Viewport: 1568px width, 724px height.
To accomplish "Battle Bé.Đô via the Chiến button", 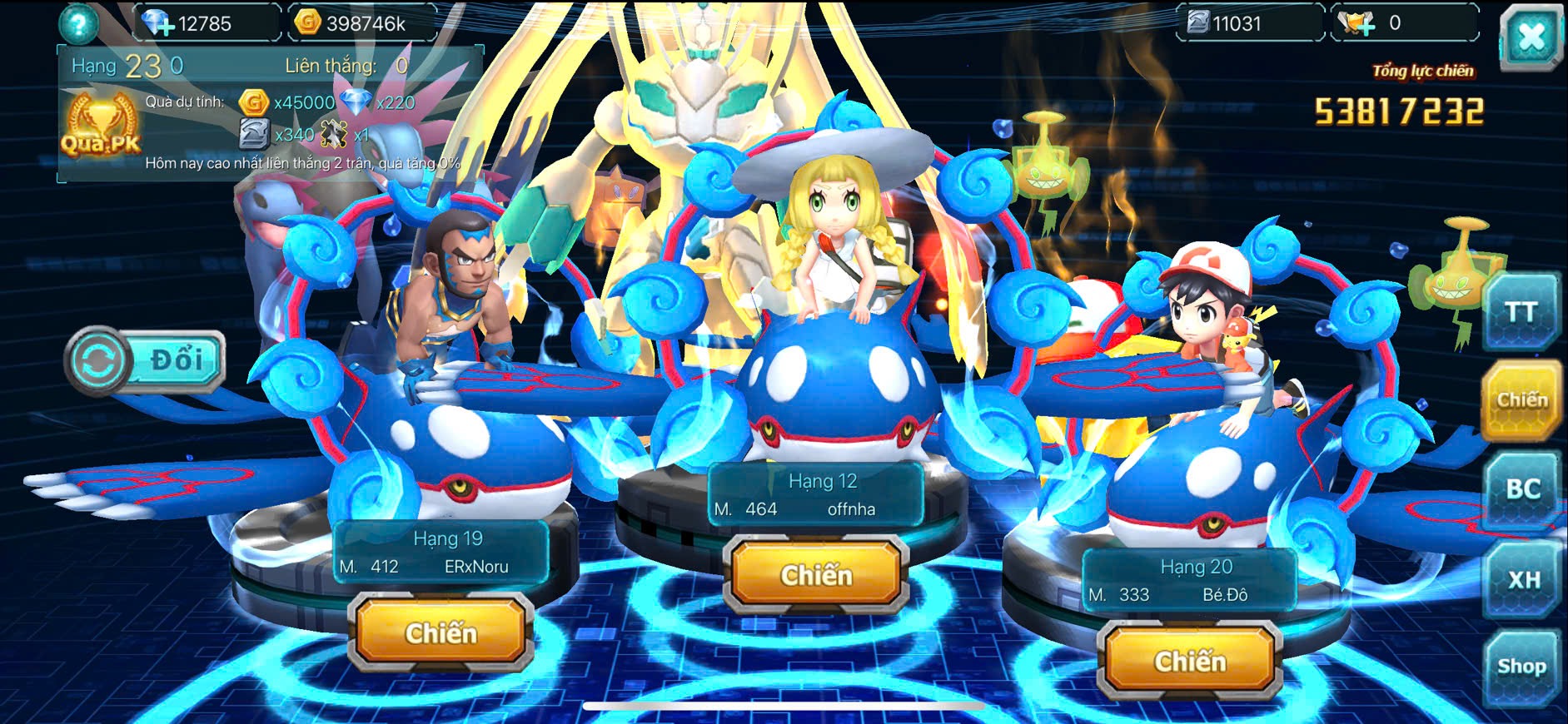I will (1189, 662).
